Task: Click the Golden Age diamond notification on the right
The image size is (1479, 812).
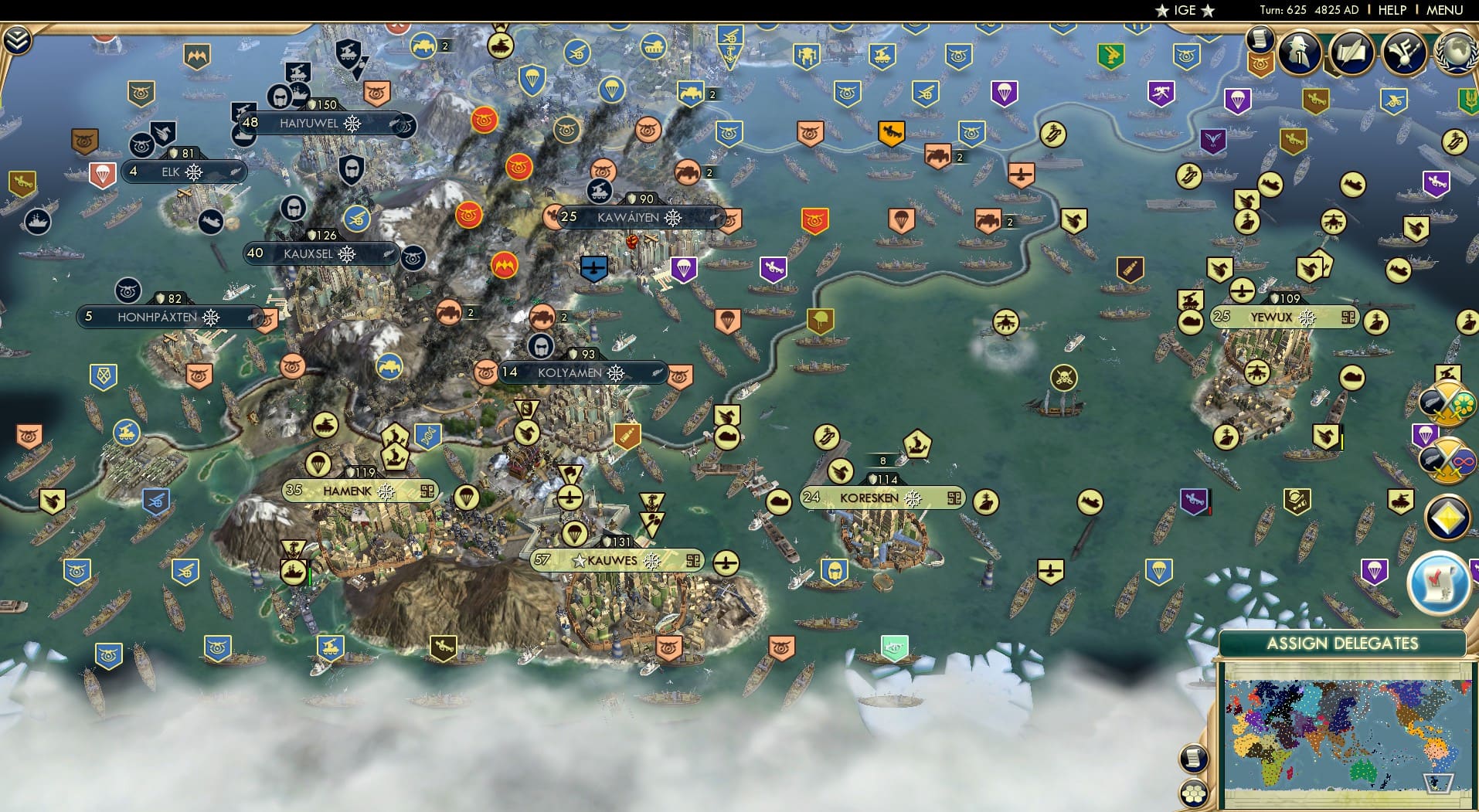Action: (x=1447, y=516)
